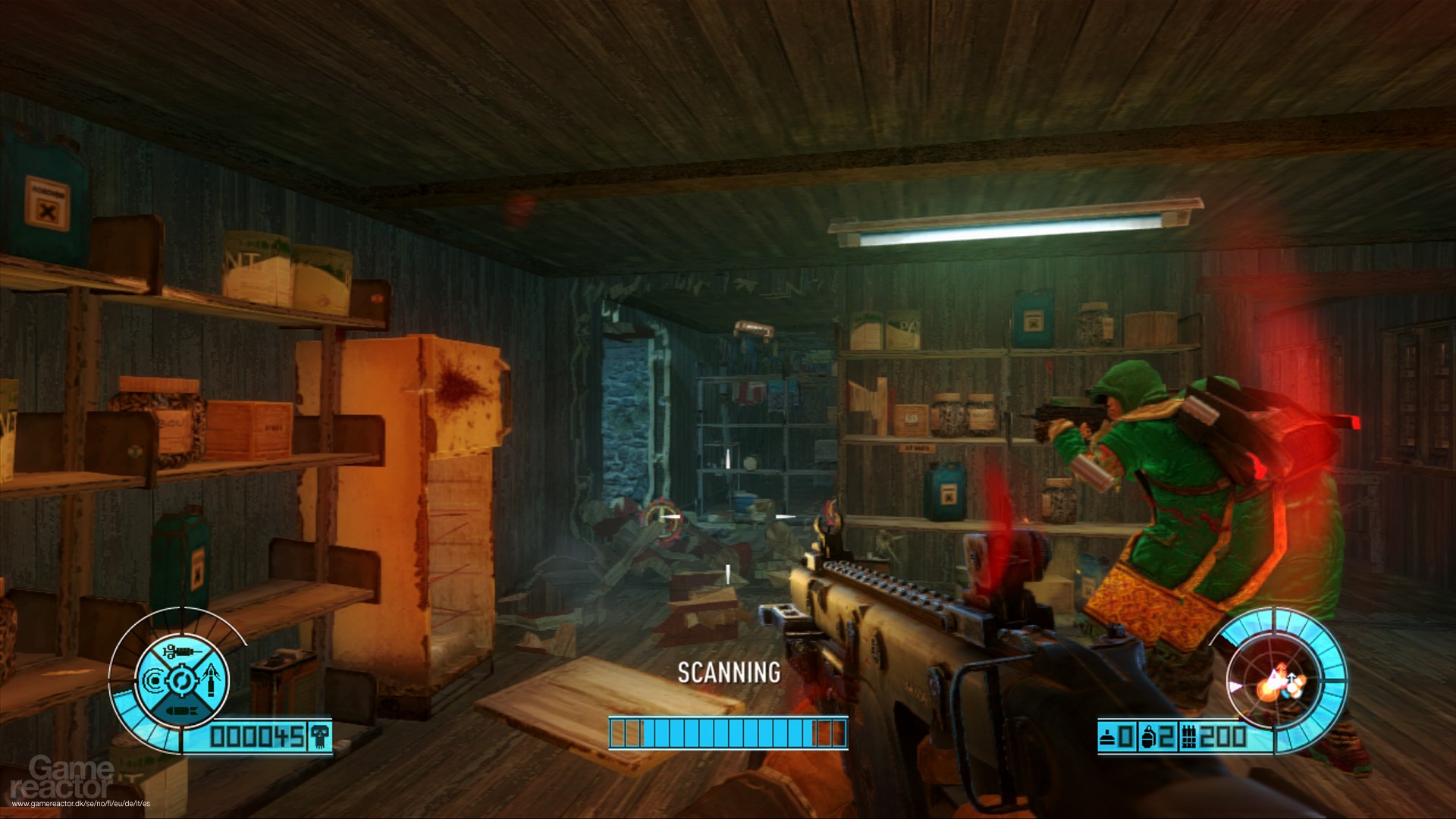Image resolution: width=1456 pixels, height=819 pixels.
Task: Click the SCANNING status label
Action: coord(728,673)
